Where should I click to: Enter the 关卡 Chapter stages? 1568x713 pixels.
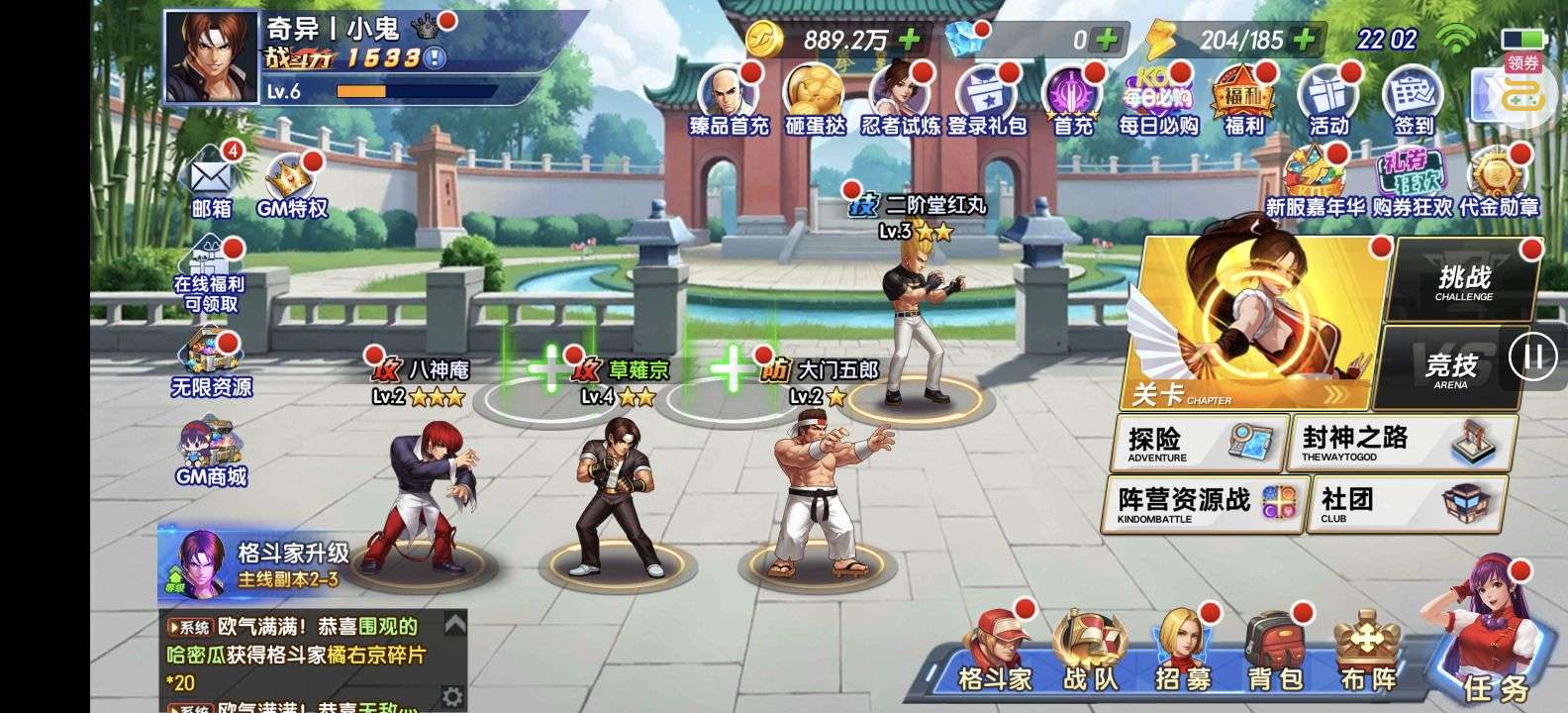point(1252,322)
